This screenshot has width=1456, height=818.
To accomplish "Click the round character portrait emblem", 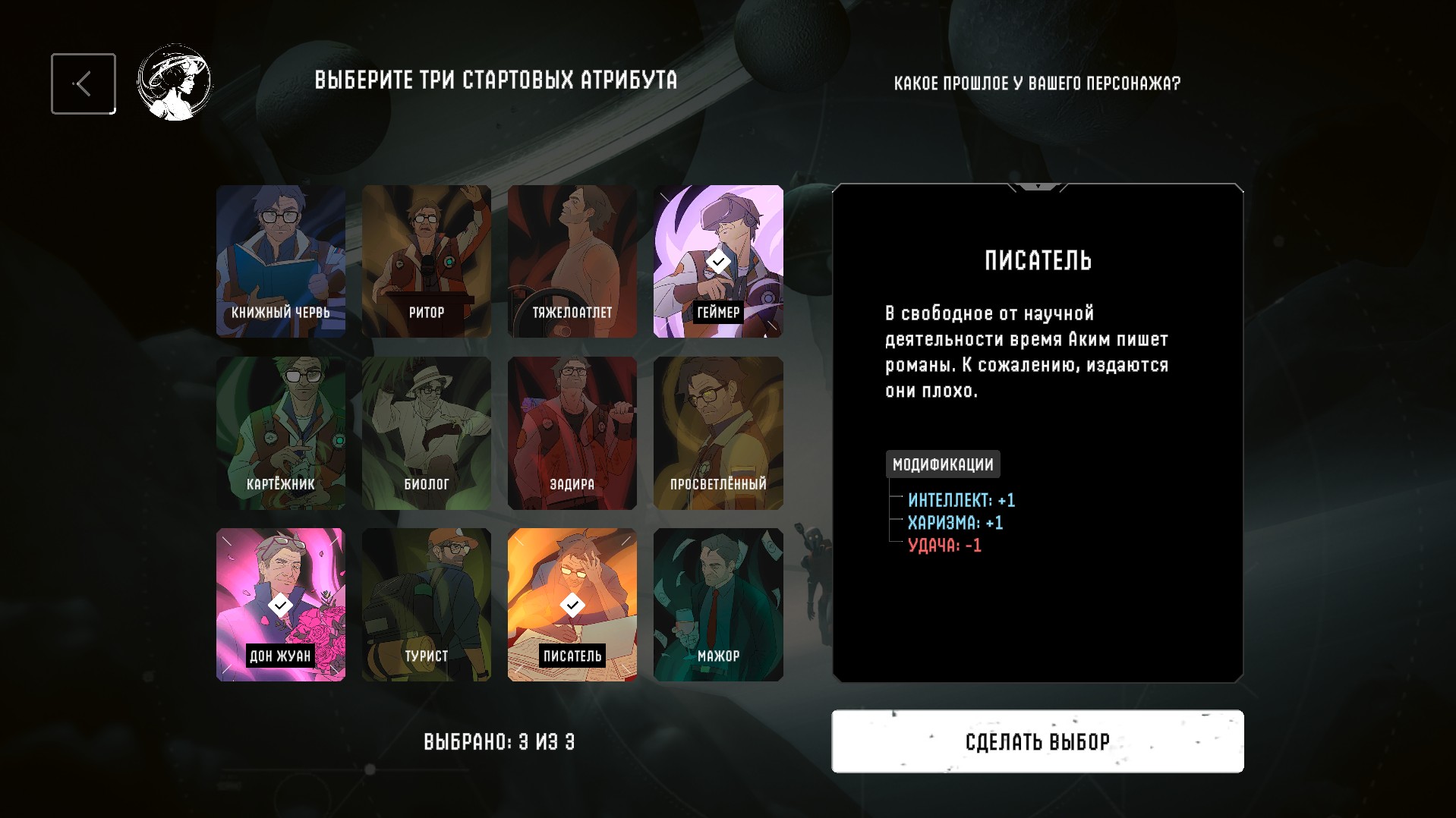I will (175, 83).
